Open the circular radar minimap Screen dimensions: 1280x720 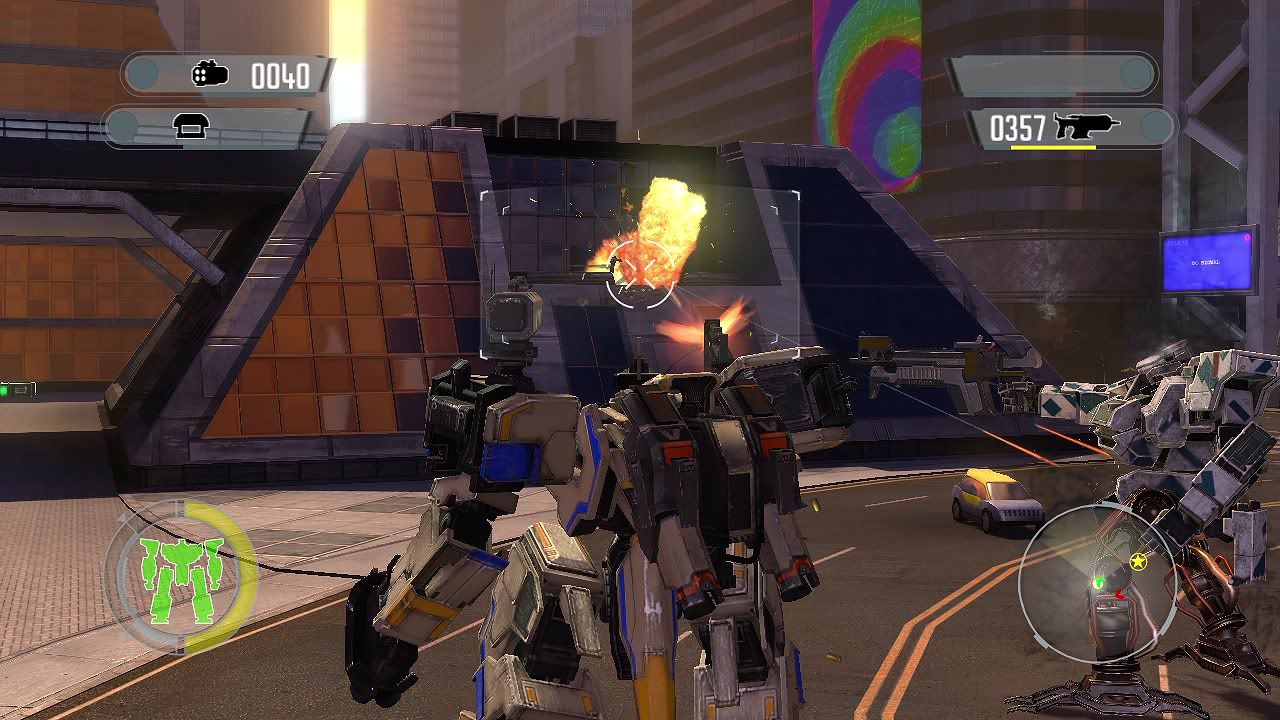point(1096,584)
